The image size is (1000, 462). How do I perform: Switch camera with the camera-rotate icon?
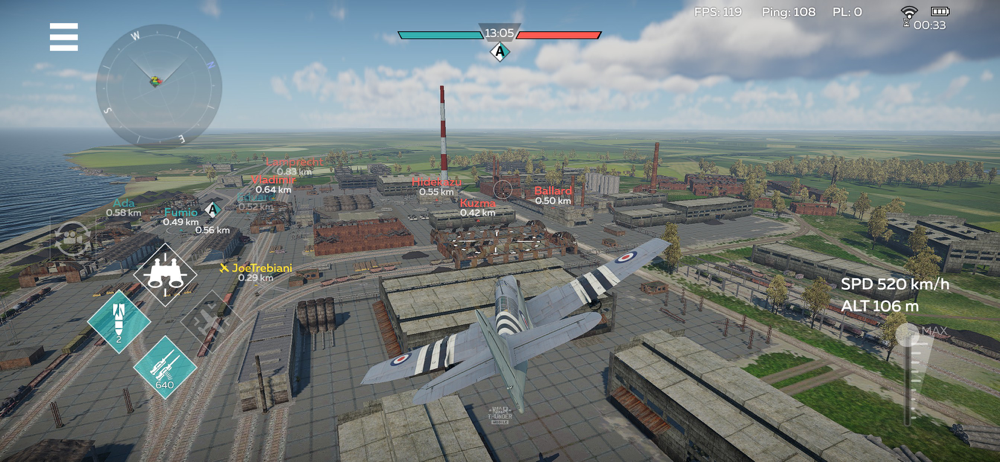(x=72, y=237)
